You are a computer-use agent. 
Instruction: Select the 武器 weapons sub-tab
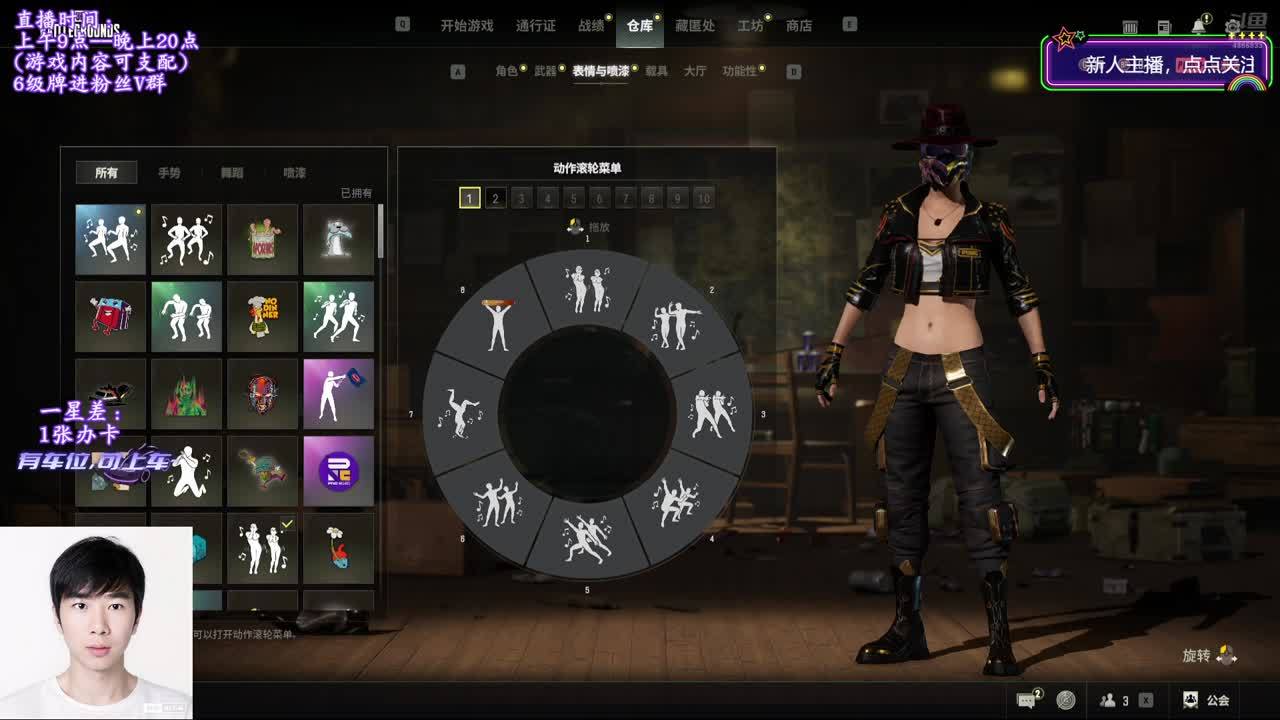[545, 71]
